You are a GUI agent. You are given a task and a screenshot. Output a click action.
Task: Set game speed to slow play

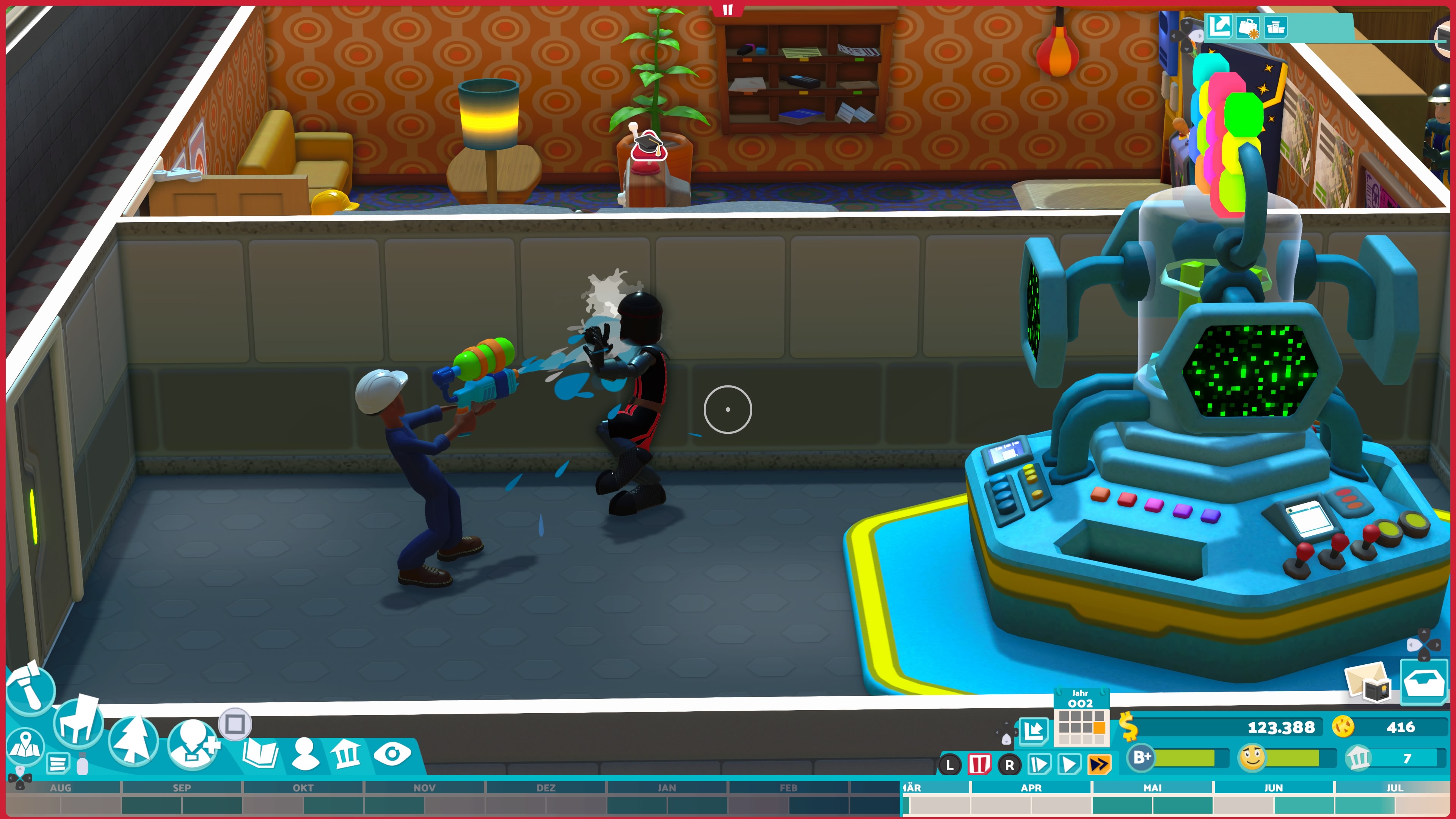[1039, 765]
